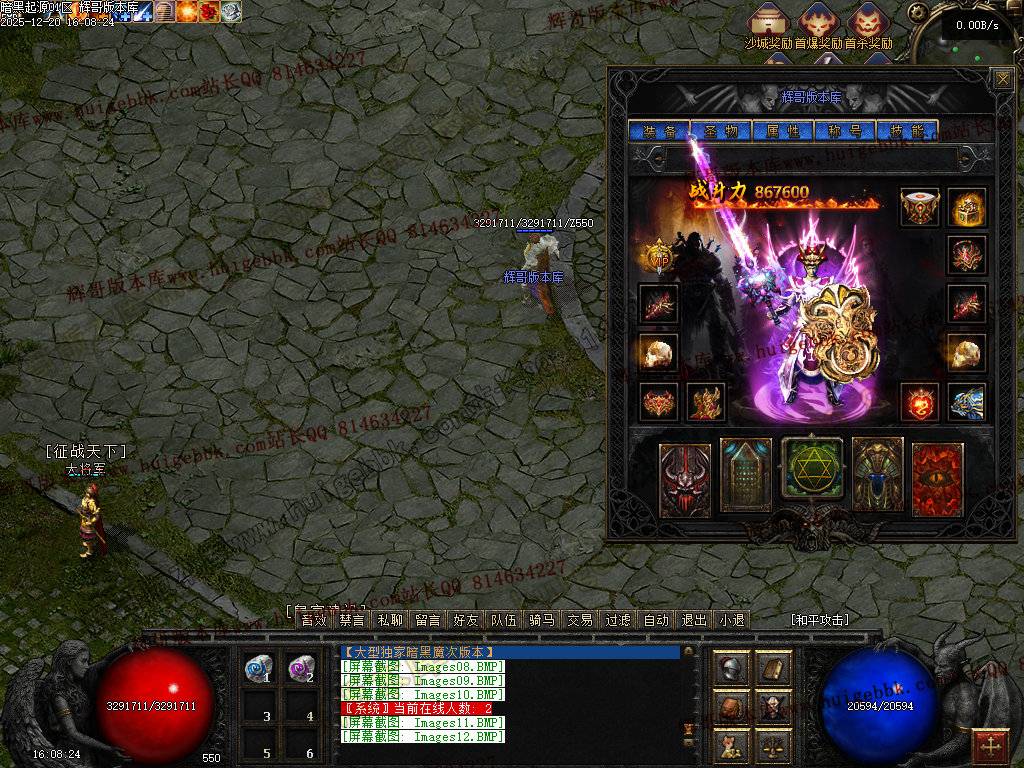
Task: Close the character equipment panel
Action: (1001, 79)
